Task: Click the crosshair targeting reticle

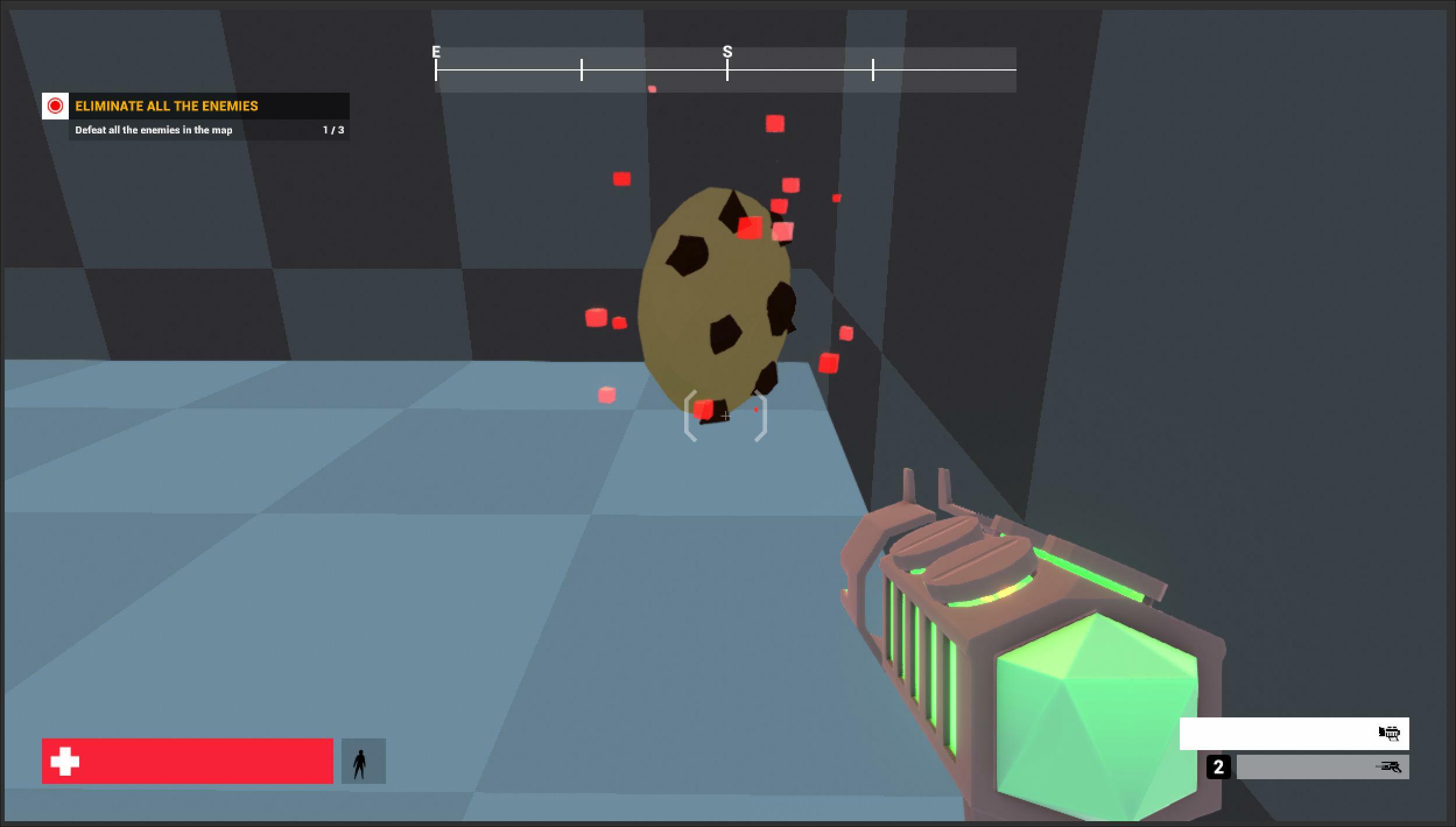Action: tap(726, 417)
